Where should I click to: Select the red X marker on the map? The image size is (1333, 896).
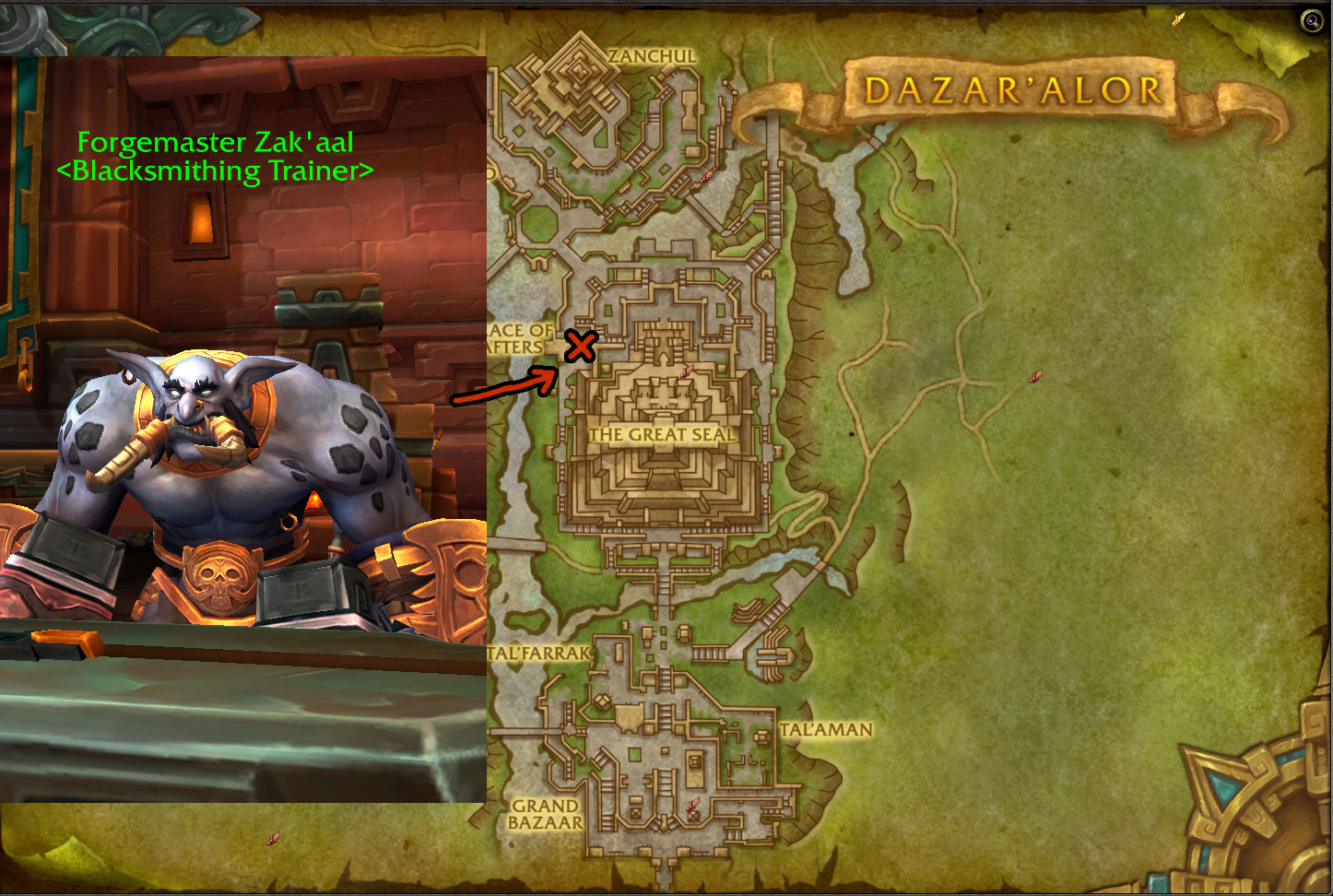pos(581,347)
